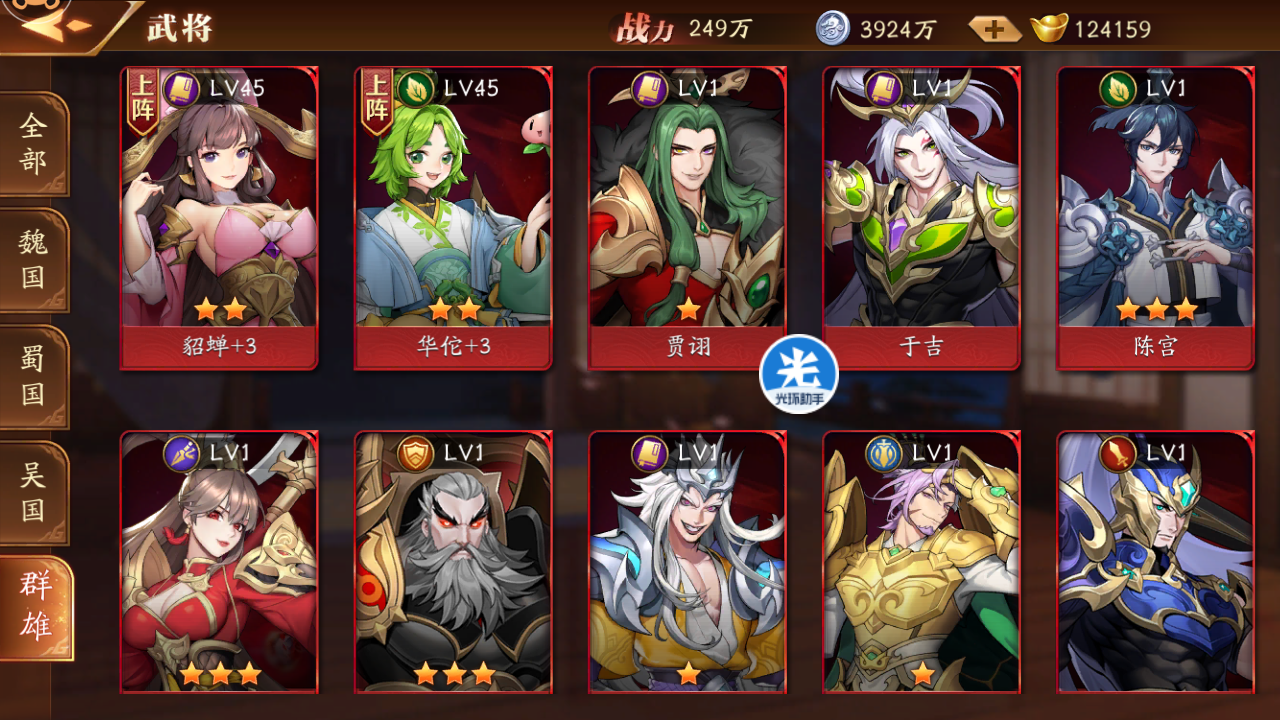
Task: Tap the + button to recharge gold
Action: click(993, 31)
